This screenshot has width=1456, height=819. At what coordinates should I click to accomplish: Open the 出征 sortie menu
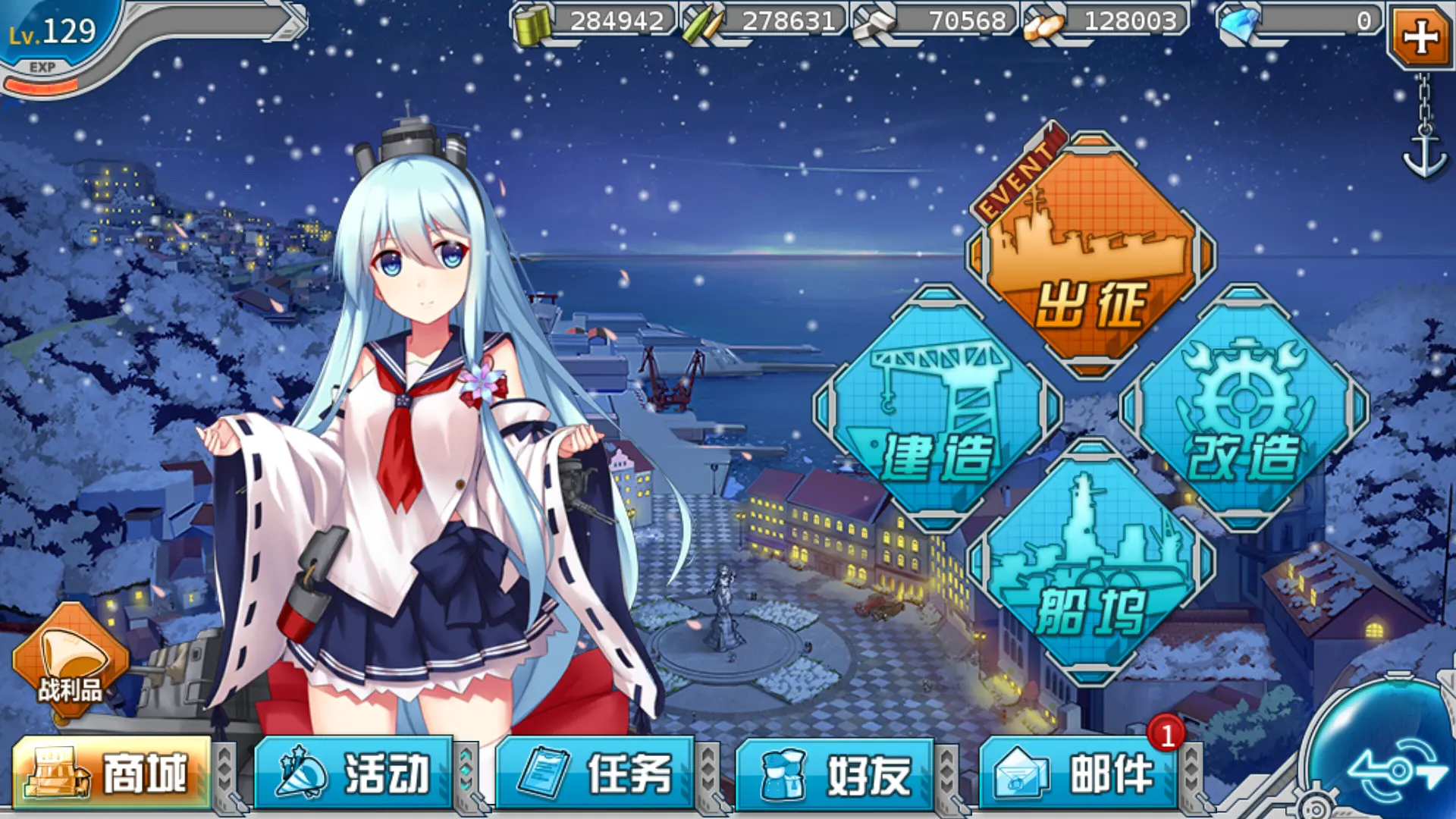click(1090, 258)
